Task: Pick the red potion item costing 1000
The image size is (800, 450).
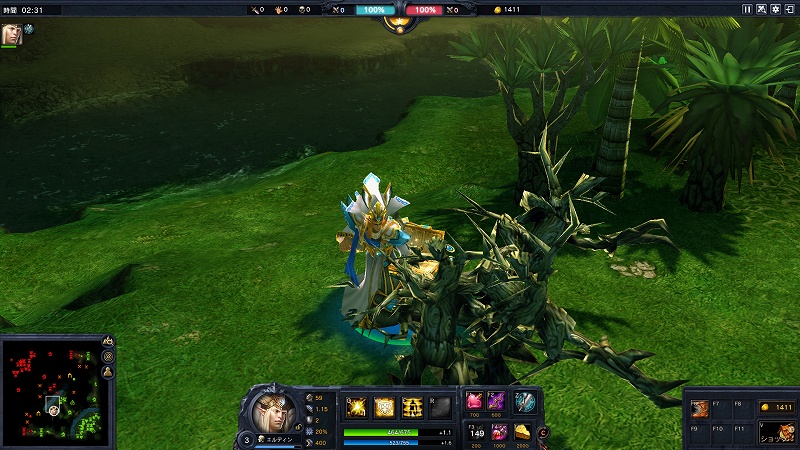Action: pyautogui.click(x=498, y=432)
